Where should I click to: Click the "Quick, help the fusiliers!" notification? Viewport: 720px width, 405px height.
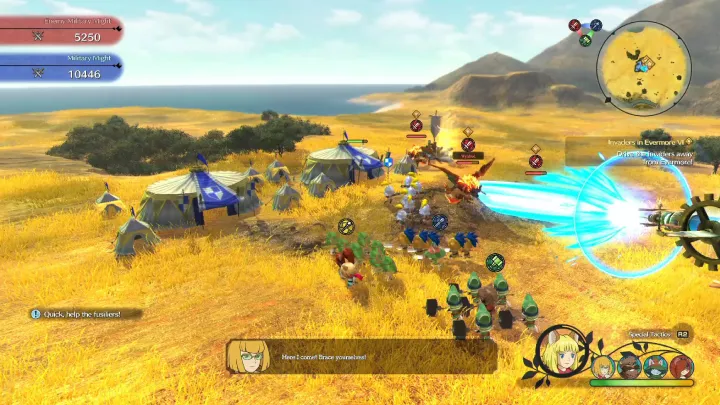click(x=85, y=314)
